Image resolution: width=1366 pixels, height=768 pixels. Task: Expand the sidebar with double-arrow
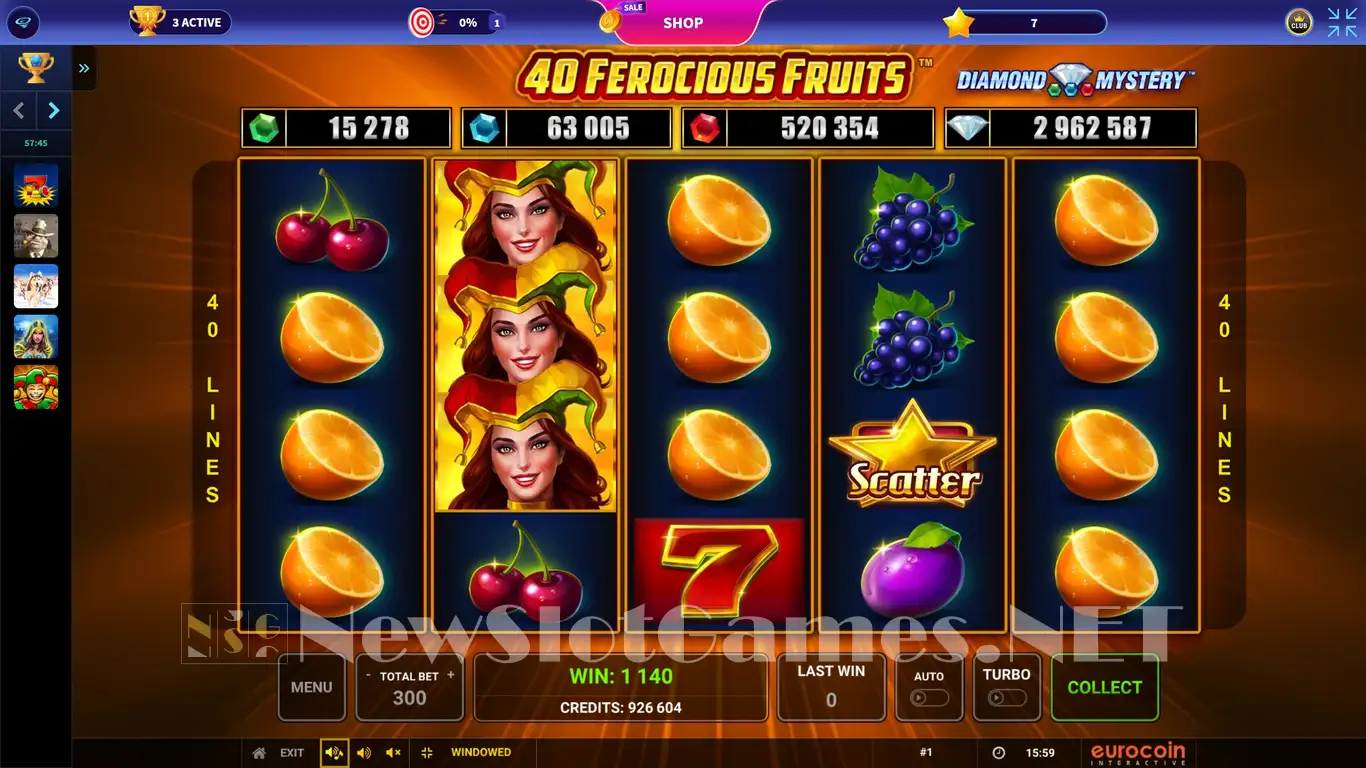[x=84, y=68]
